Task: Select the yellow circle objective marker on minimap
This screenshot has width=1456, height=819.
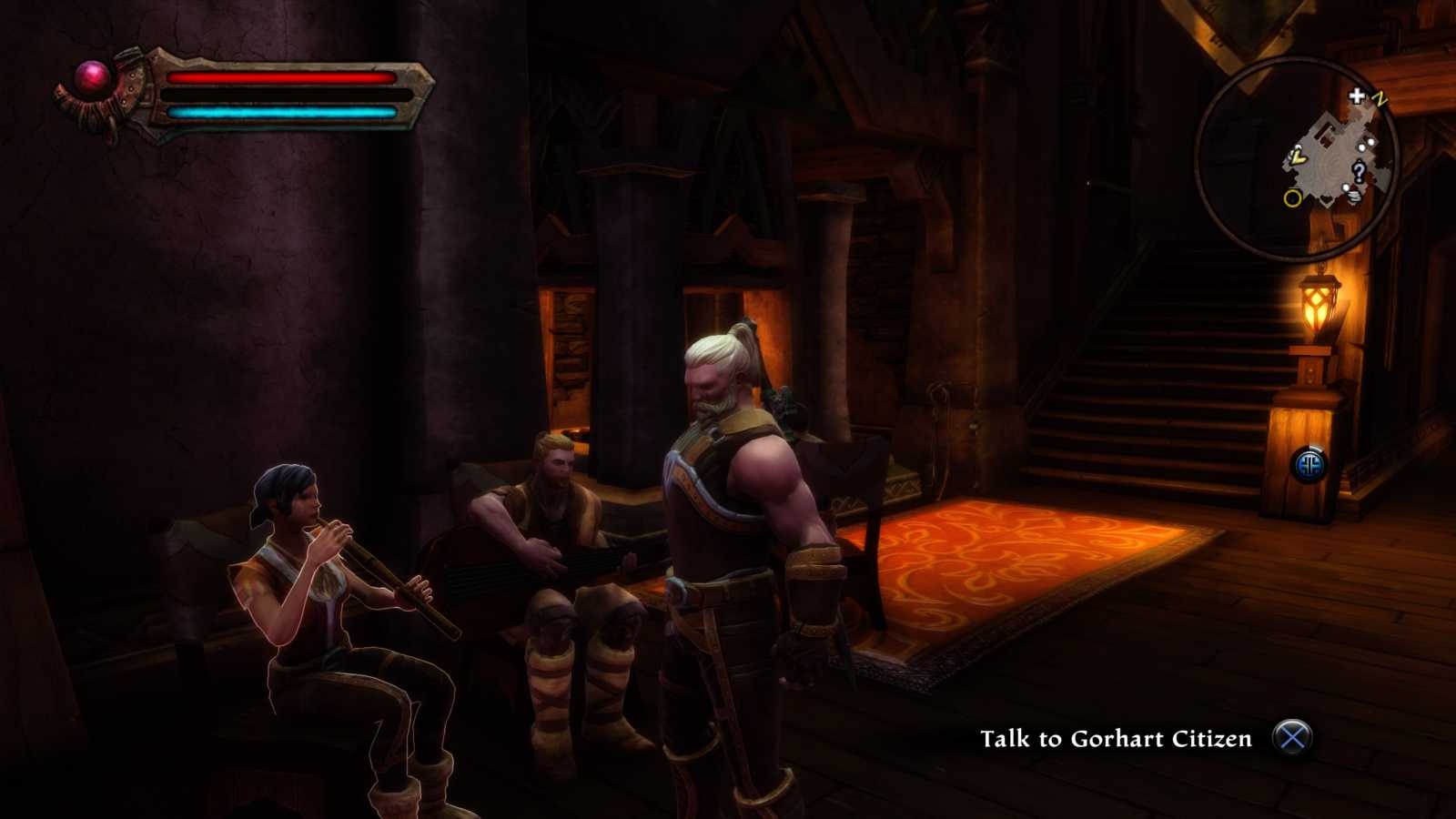Action: pyautogui.click(x=1293, y=197)
